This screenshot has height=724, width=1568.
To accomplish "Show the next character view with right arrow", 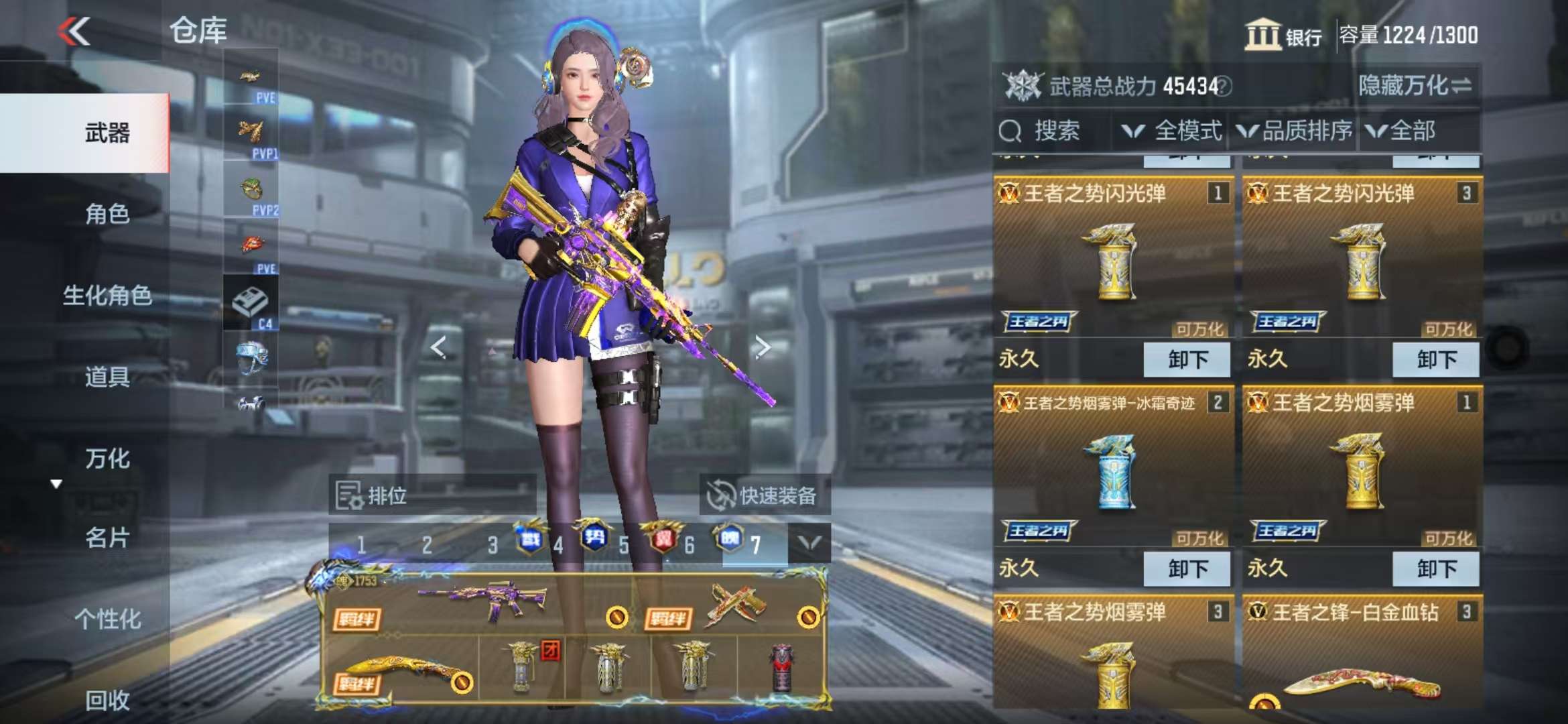I will click(762, 347).
